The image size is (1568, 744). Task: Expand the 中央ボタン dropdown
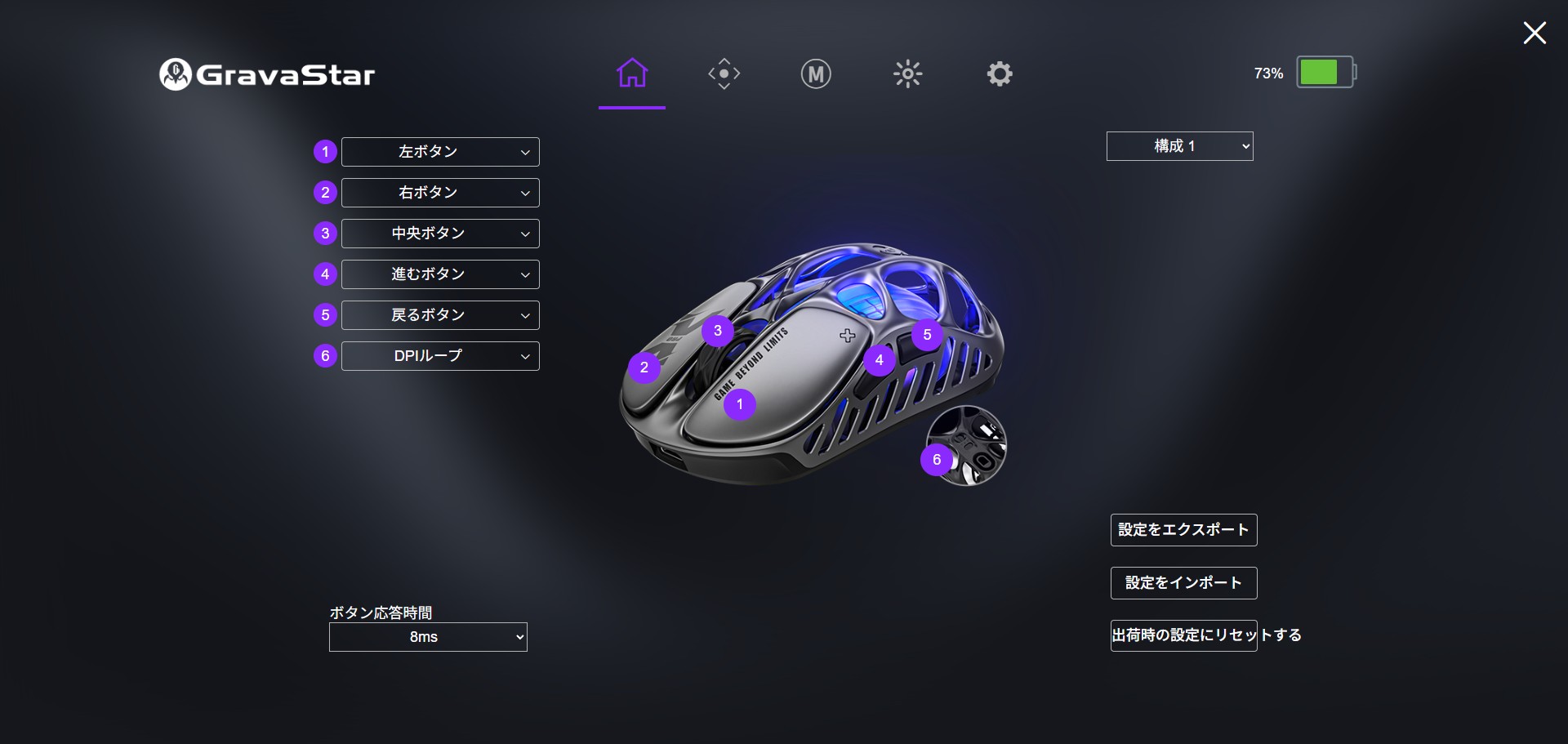(x=440, y=234)
